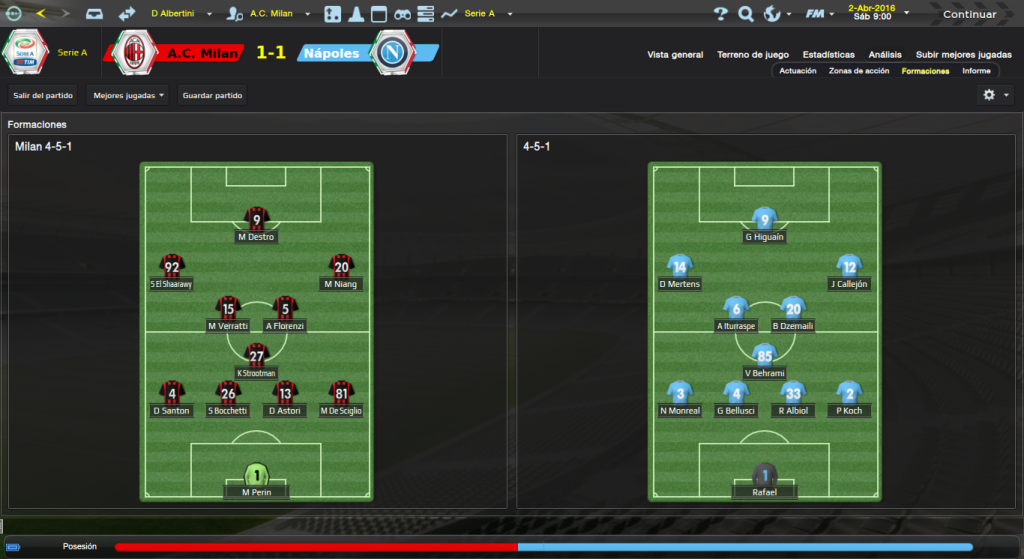The height and width of the screenshot is (559, 1024).
Task: Switch to the Vista general view
Action: tap(675, 55)
